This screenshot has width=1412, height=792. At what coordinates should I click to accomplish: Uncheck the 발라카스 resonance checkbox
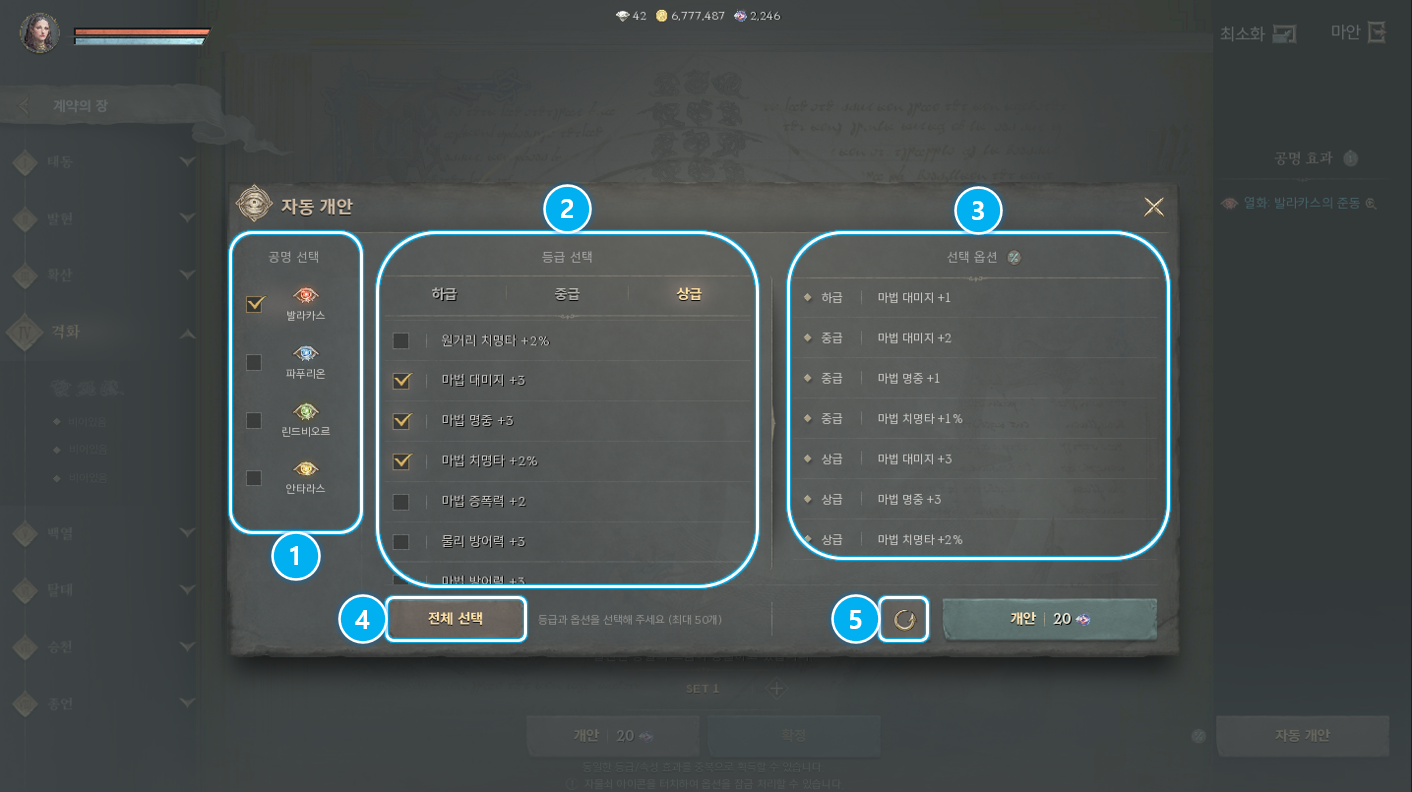pyautogui.click(x=253, y=304)
